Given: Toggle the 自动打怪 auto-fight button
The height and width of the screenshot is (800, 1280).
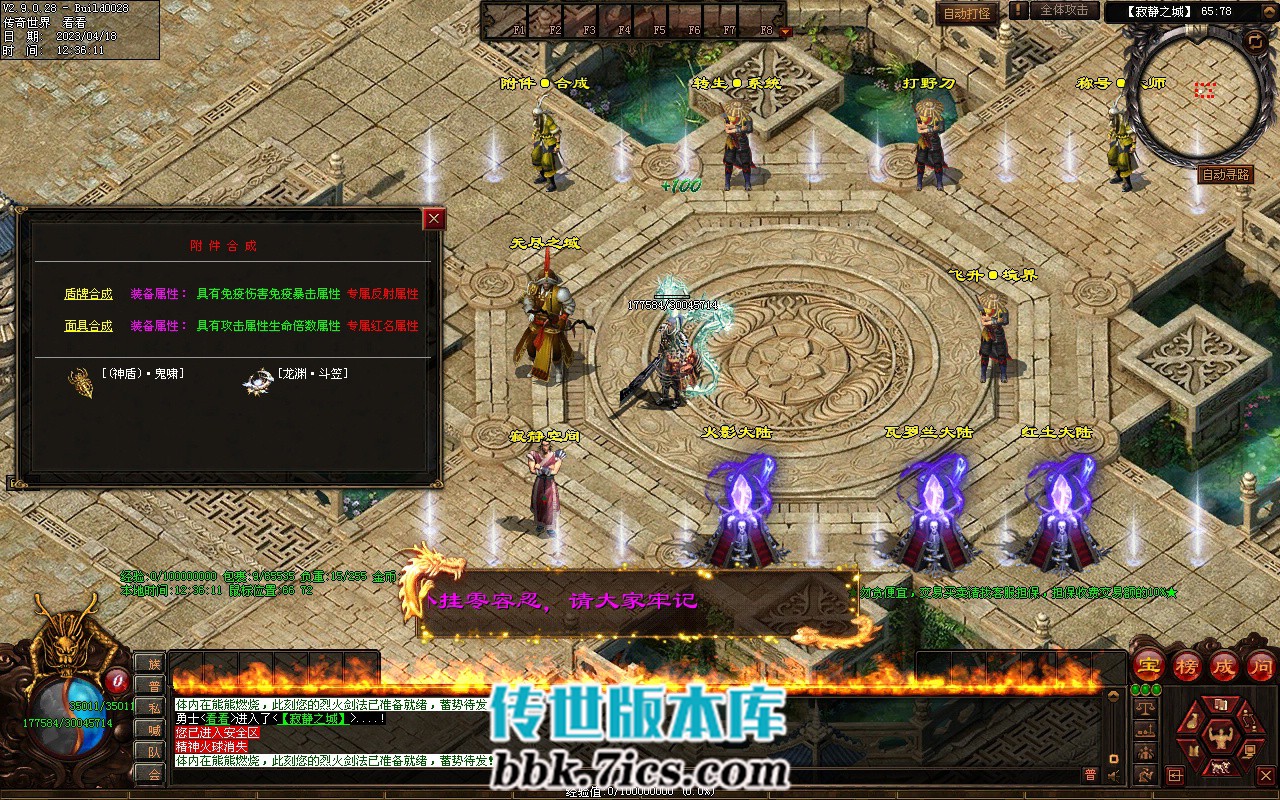Looking at the screenshot, I should (967, 13).
